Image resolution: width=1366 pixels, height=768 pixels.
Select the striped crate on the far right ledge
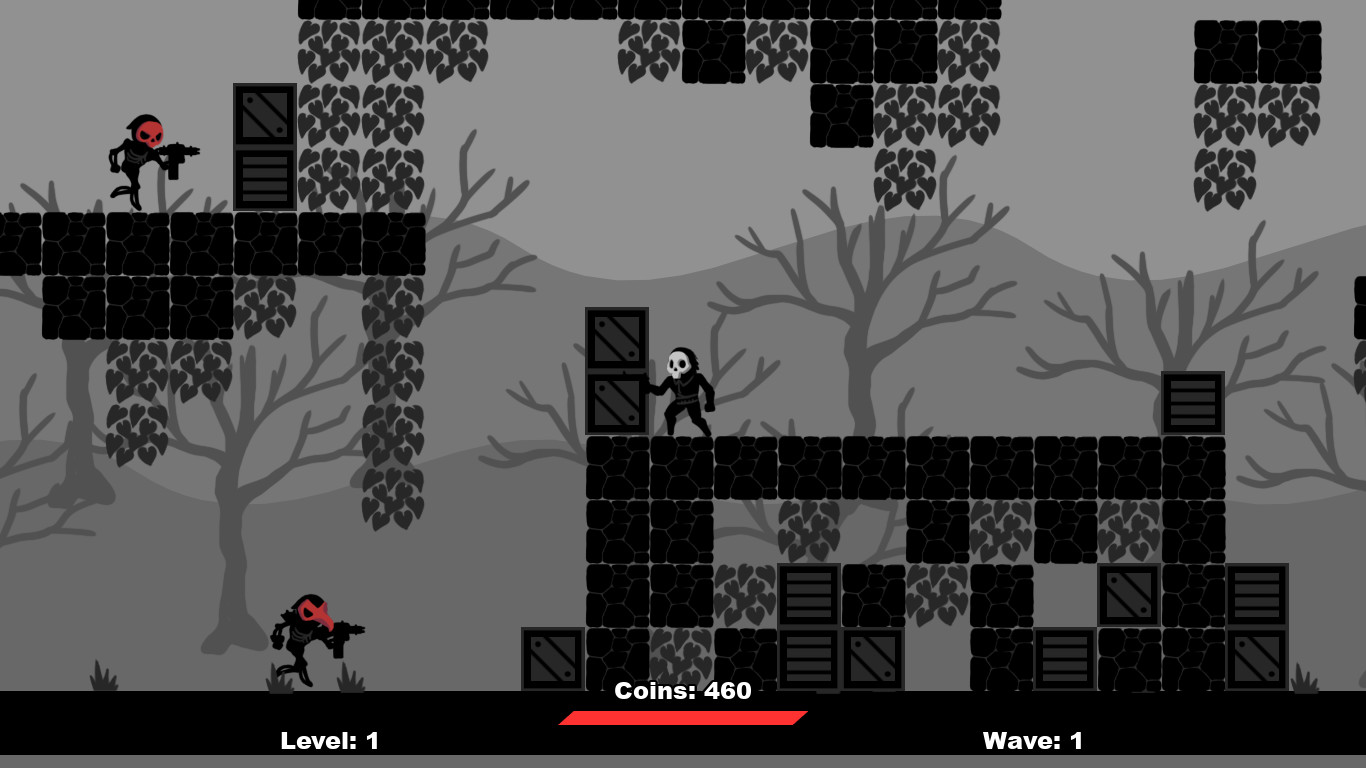1192,400
